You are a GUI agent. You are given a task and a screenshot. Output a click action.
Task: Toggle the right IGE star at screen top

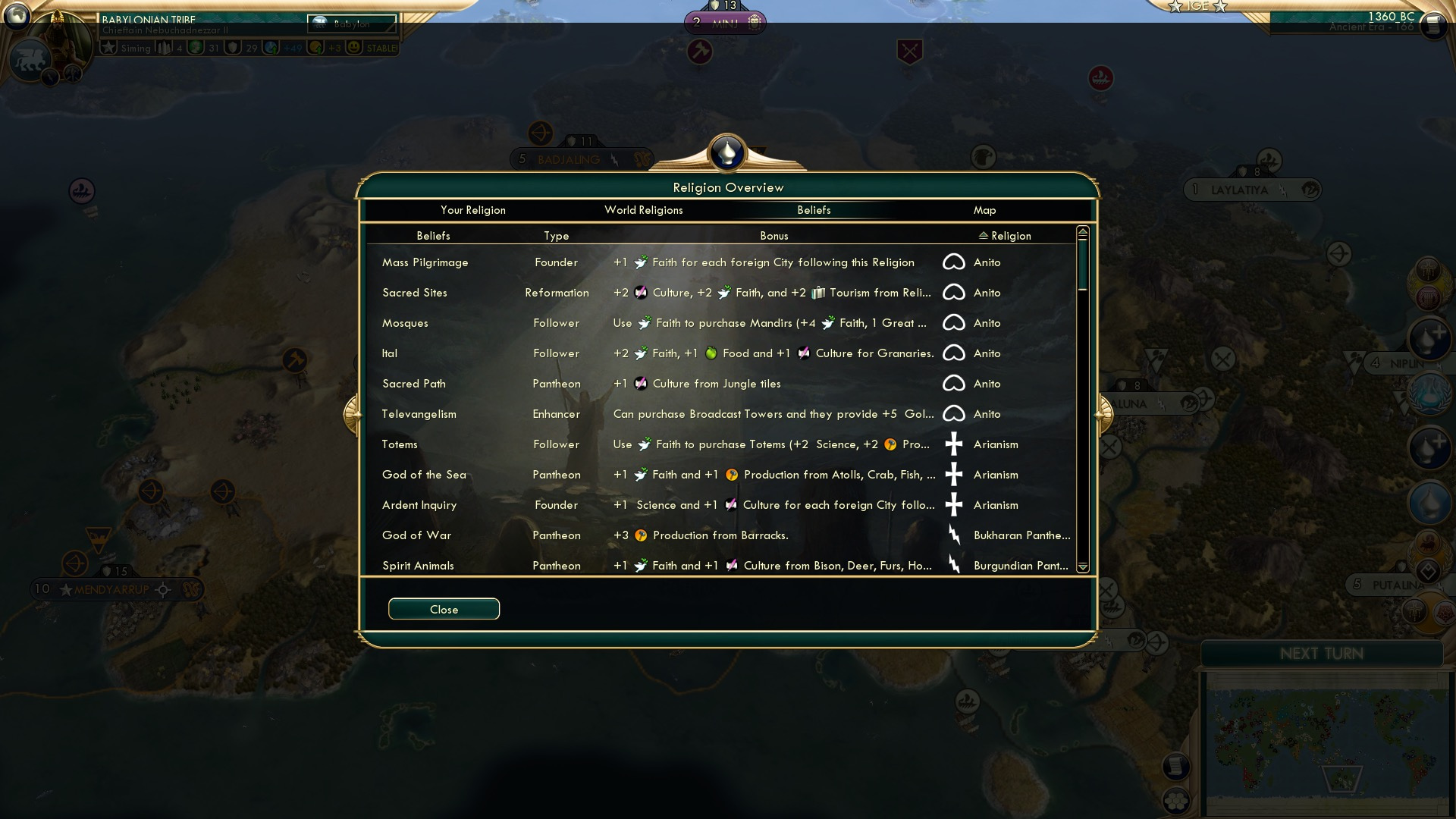[1218, 6]
